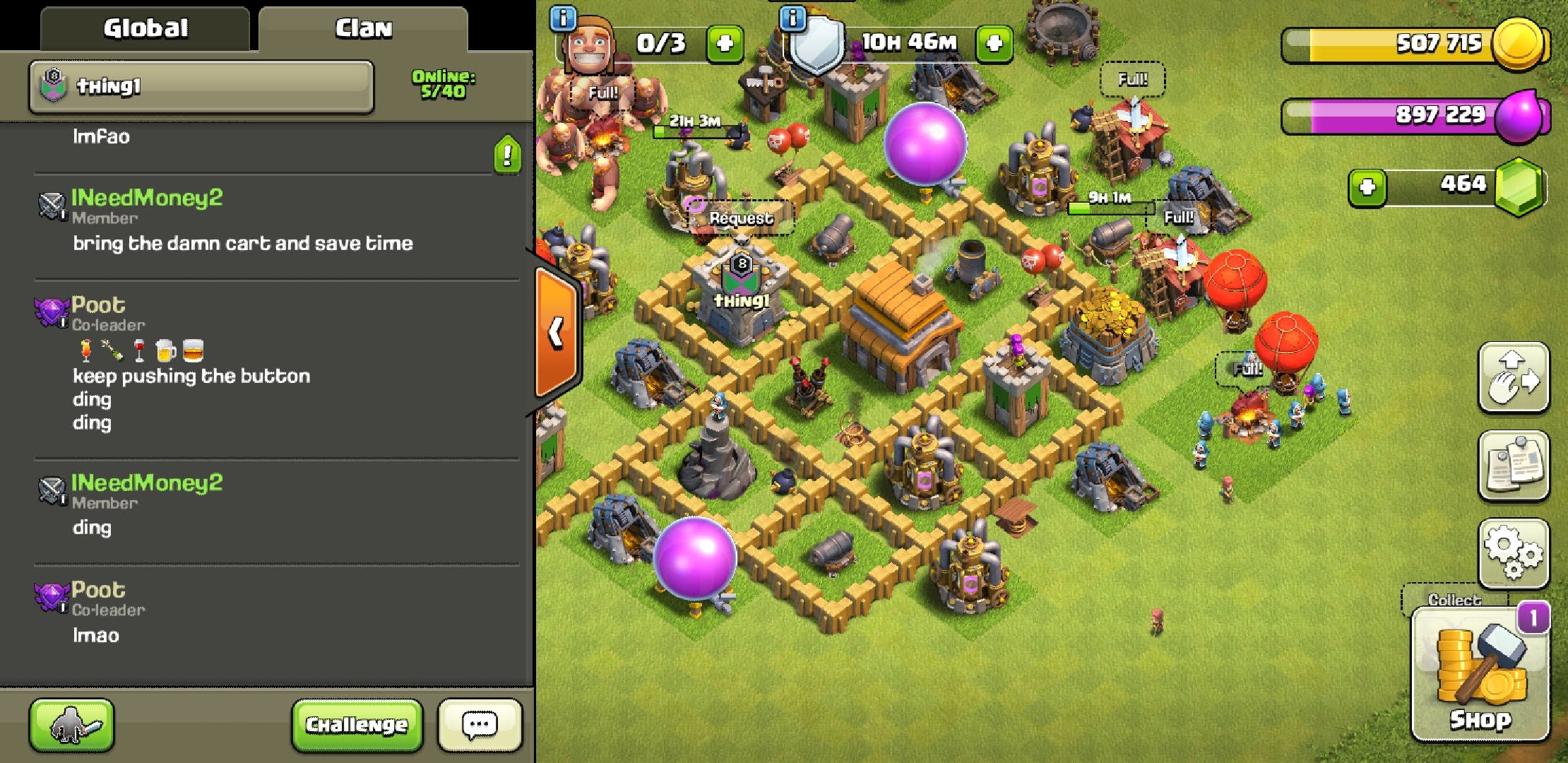This screenshot has width=1568, height=763.
Task: Open the tHiNg1 clan info bar
Action: 201,87
